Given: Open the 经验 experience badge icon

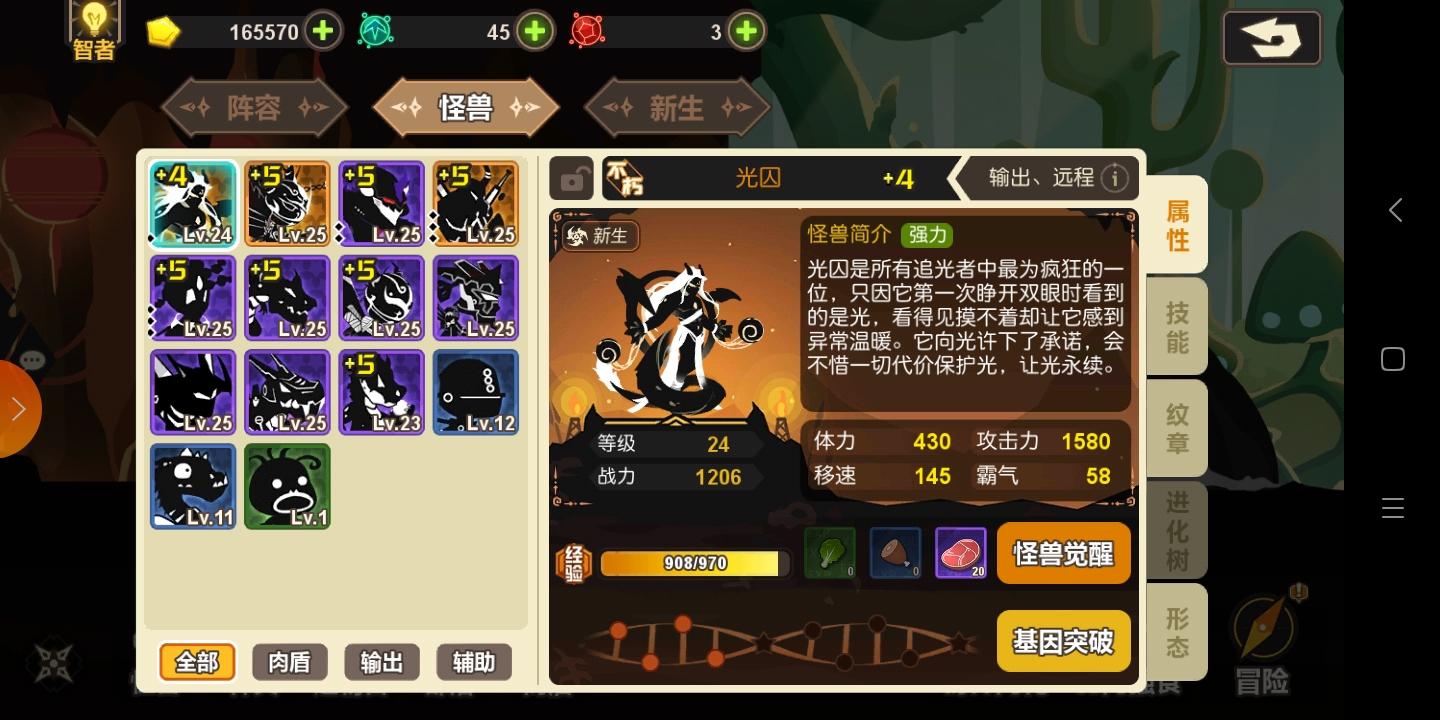Looking at the screenshot, I should pyautogui.click(x=573, y=562).
